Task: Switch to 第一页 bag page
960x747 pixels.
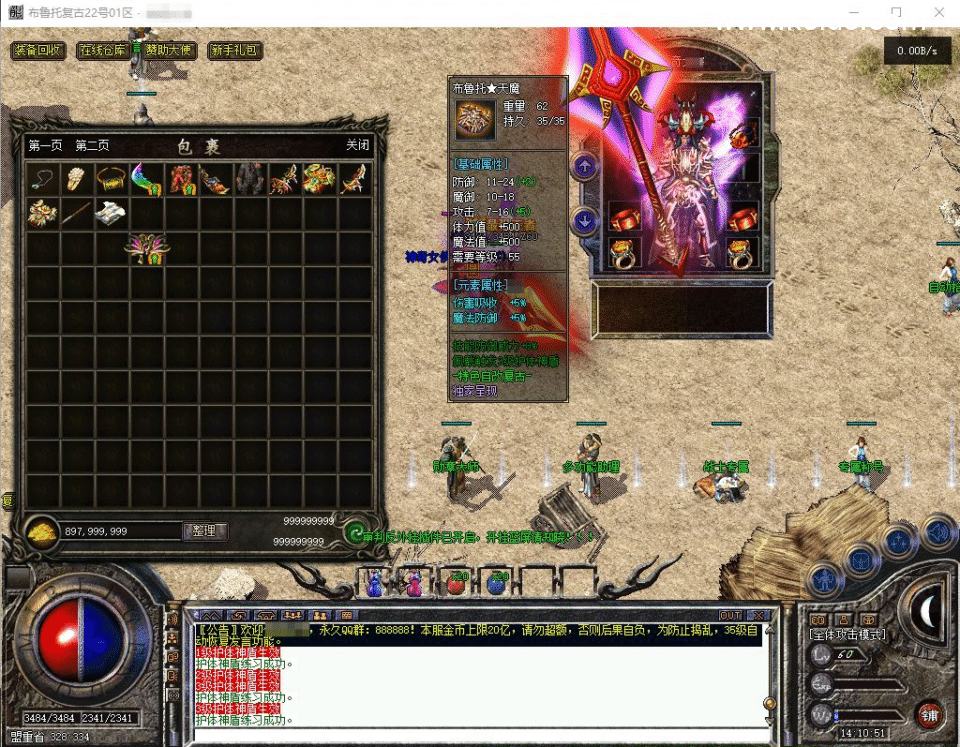Action: [45, 146]
